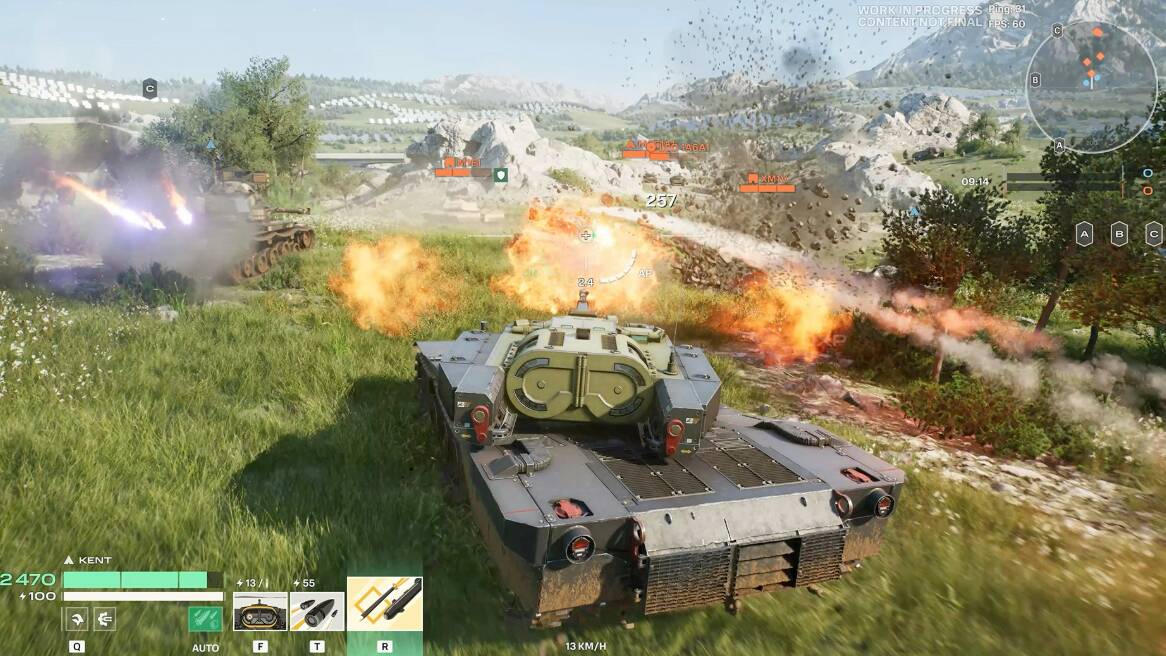Click the trident-shaped ability icon beside the wing icon
1166x656 pixels.
[x=104, y=619]
